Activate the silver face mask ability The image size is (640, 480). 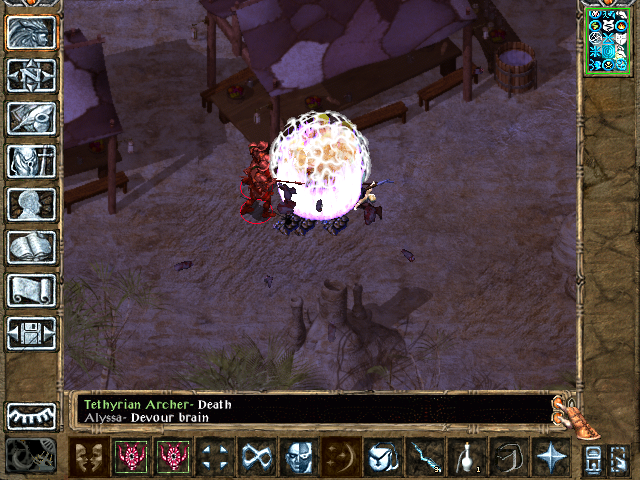tap(297, 457)
